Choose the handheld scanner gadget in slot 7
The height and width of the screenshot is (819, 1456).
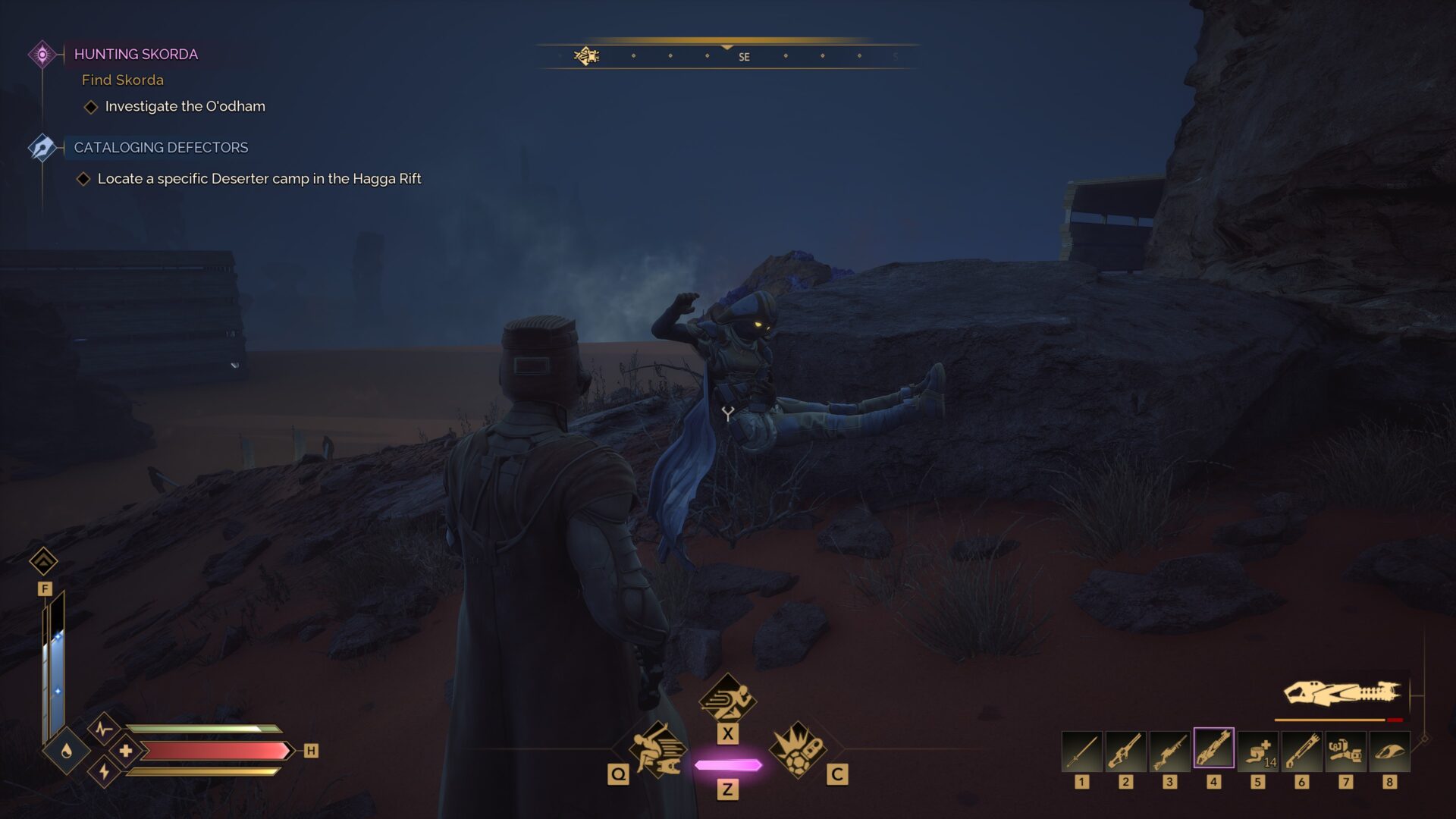click(x=1345, y=750)
